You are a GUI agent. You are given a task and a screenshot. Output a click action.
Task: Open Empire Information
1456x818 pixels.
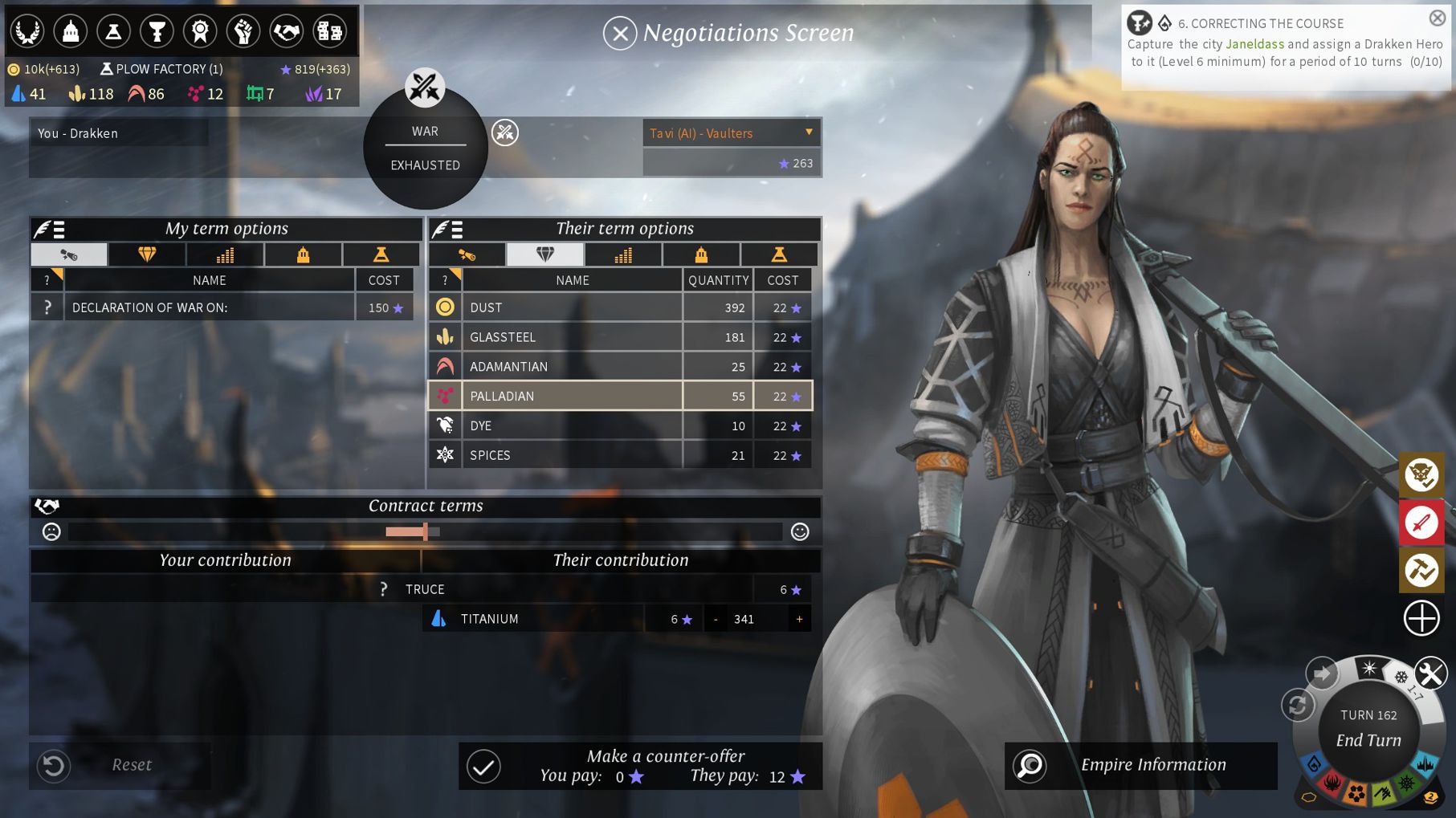[1140, 765]
